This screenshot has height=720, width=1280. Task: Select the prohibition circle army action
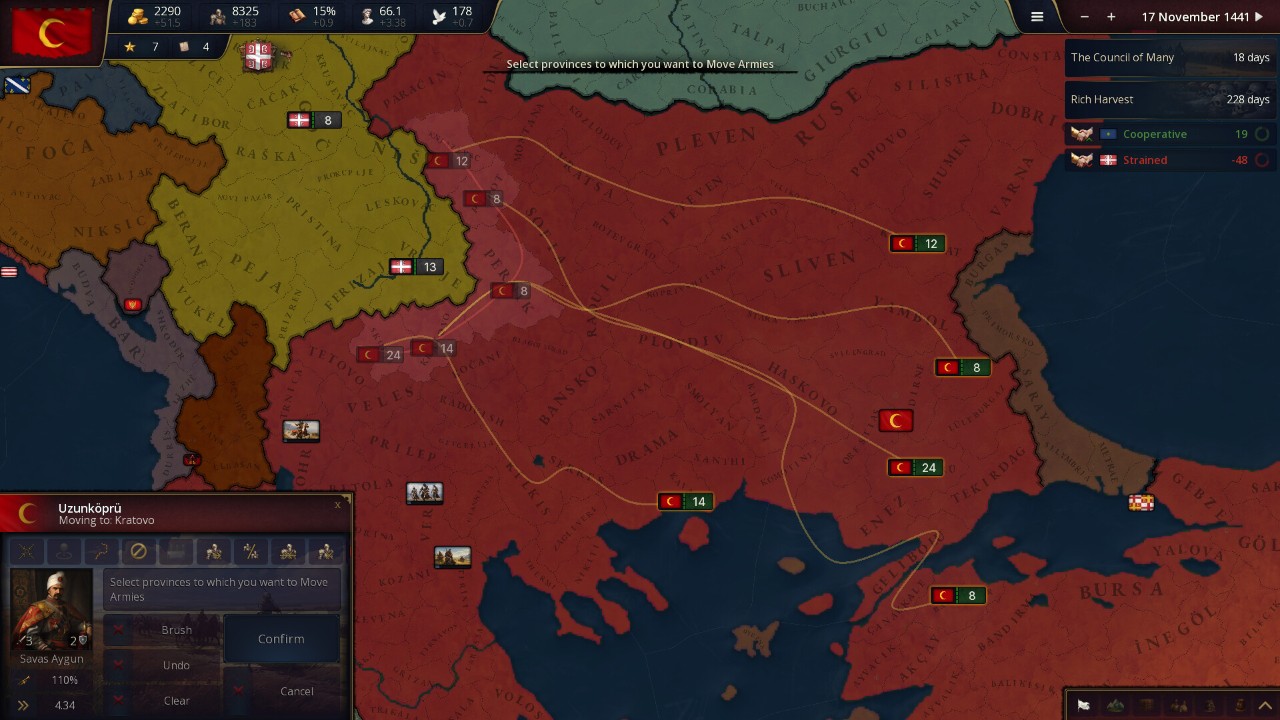[x=139, y=551]
